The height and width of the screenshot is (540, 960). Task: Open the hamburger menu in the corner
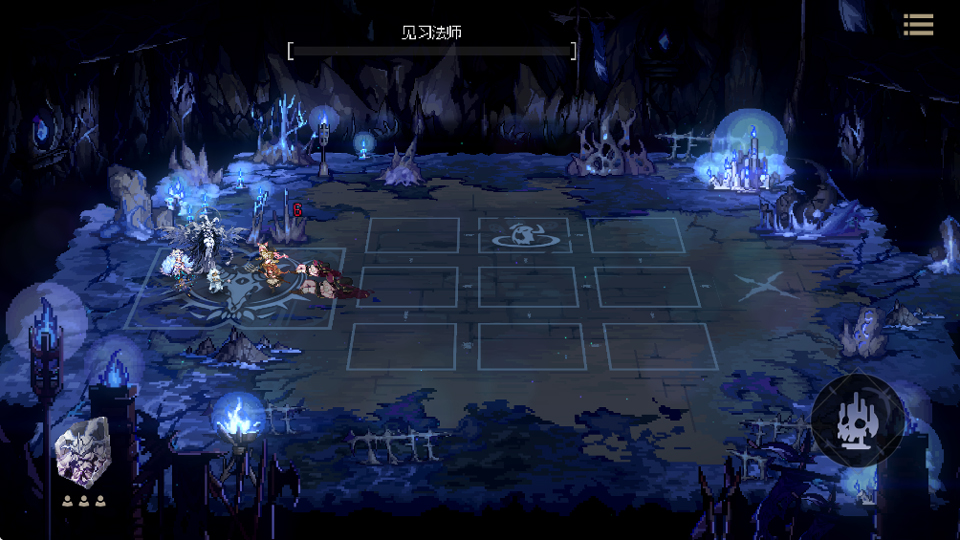[x=918, y=25]
